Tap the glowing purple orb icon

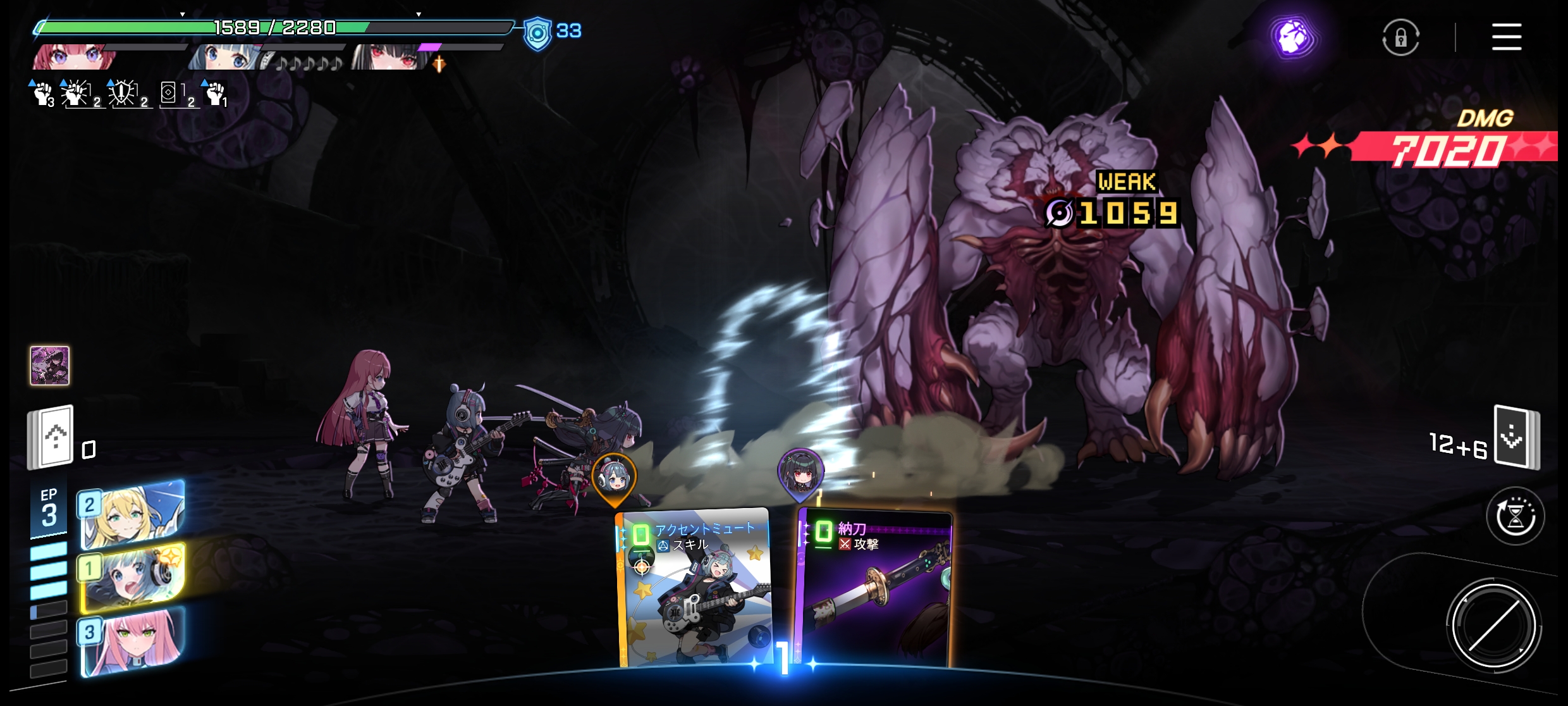click(1293, 38)
